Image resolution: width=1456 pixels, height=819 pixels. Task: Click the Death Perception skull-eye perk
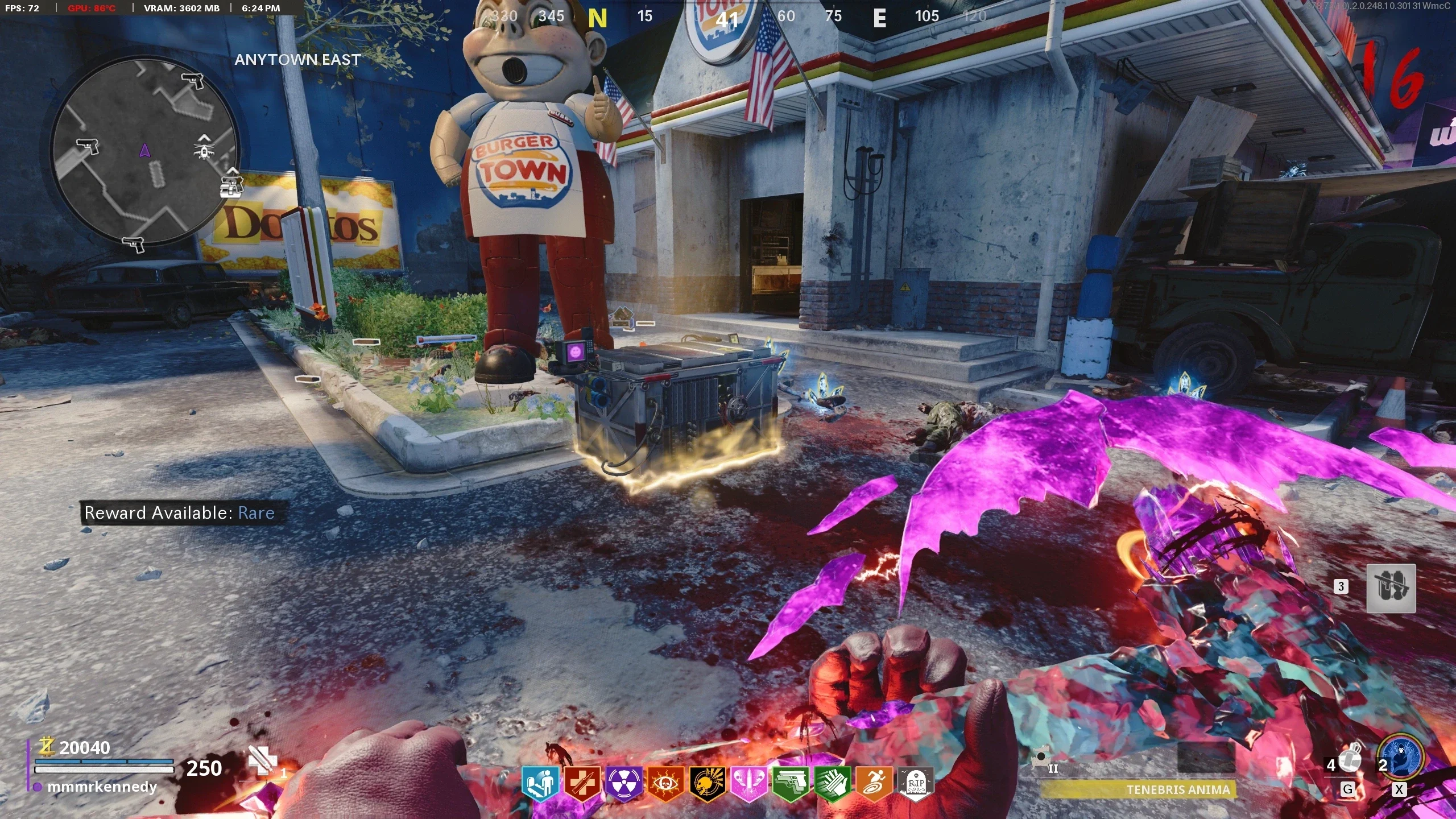[665, 784]
